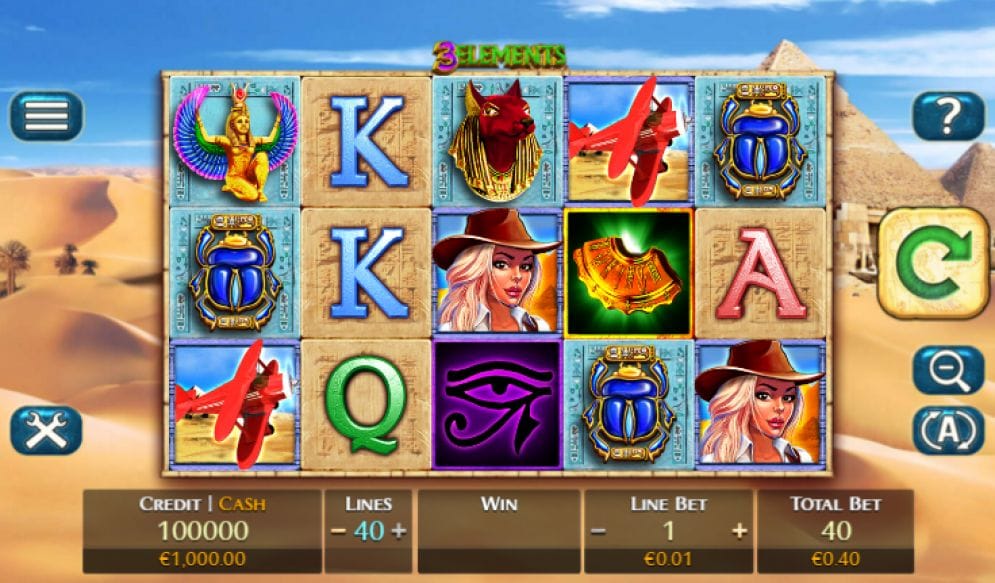This screenshot has height=583, width=995.
Task: Click the magnifier zoom-out button
Action: (x=948, y=371)
